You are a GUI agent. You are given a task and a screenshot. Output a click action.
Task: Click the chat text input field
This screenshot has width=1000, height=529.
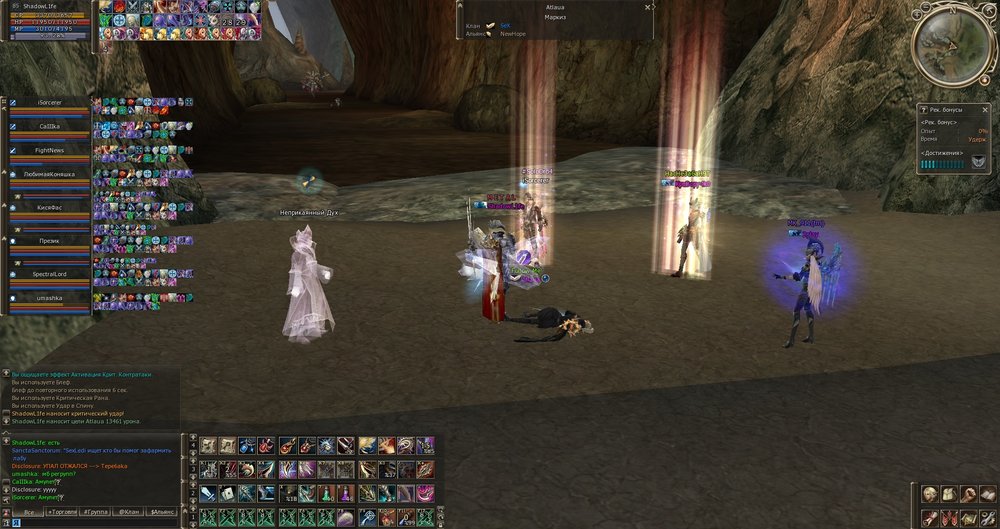click(x=90, y=501)
